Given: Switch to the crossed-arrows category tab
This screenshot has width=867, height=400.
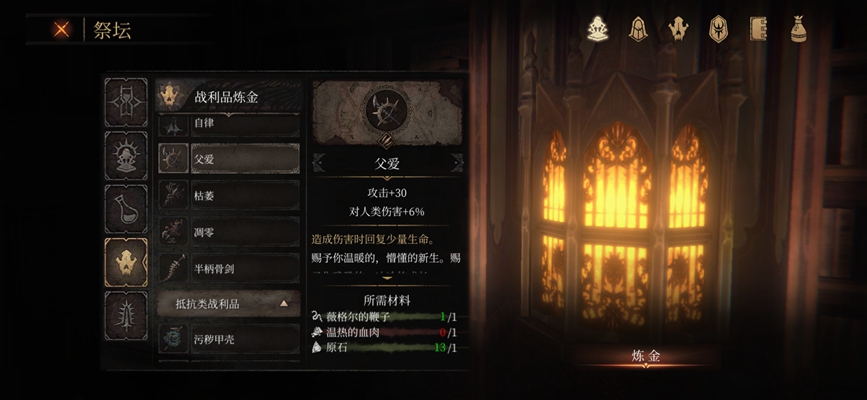Looking at the screenshot, I should [126, 102].
